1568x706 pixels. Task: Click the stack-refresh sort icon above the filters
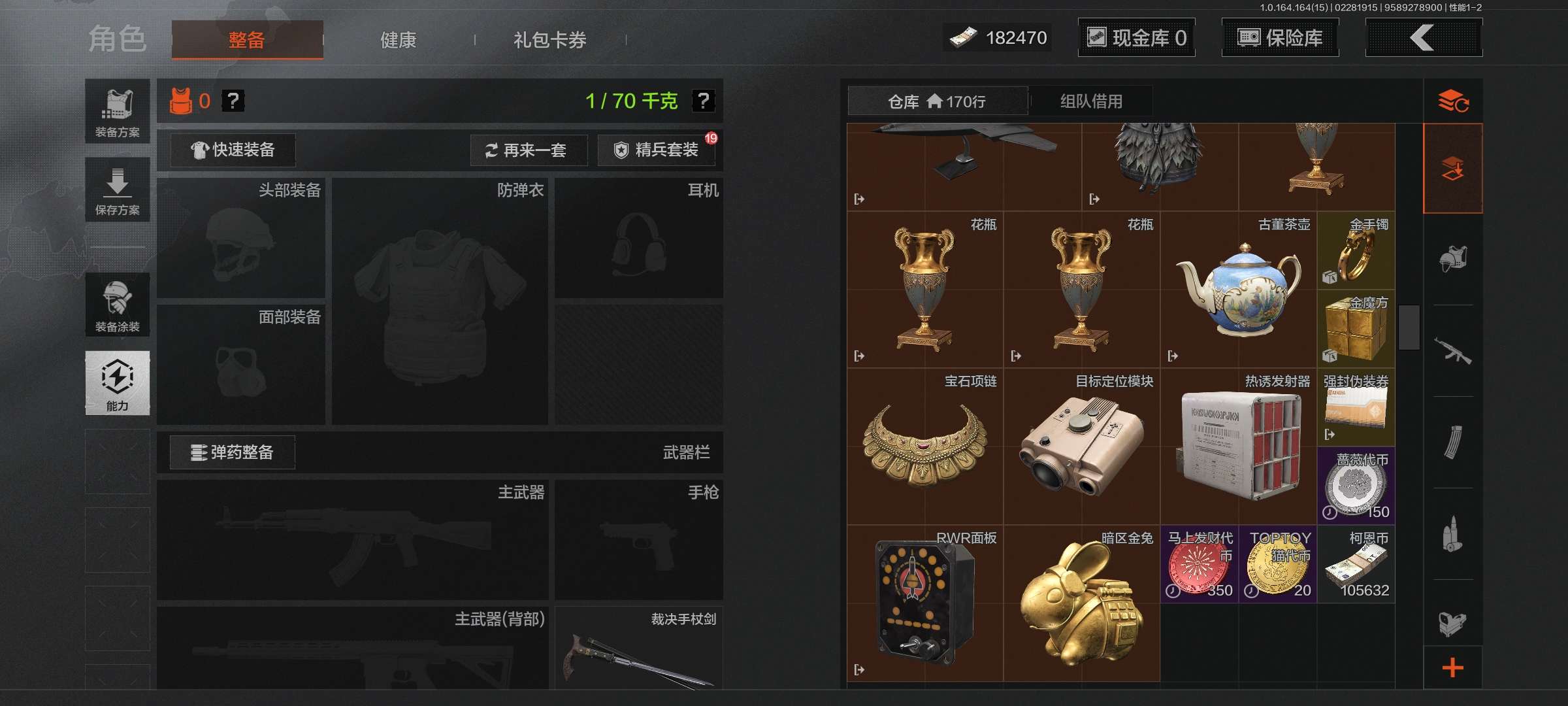point(1455,101)
